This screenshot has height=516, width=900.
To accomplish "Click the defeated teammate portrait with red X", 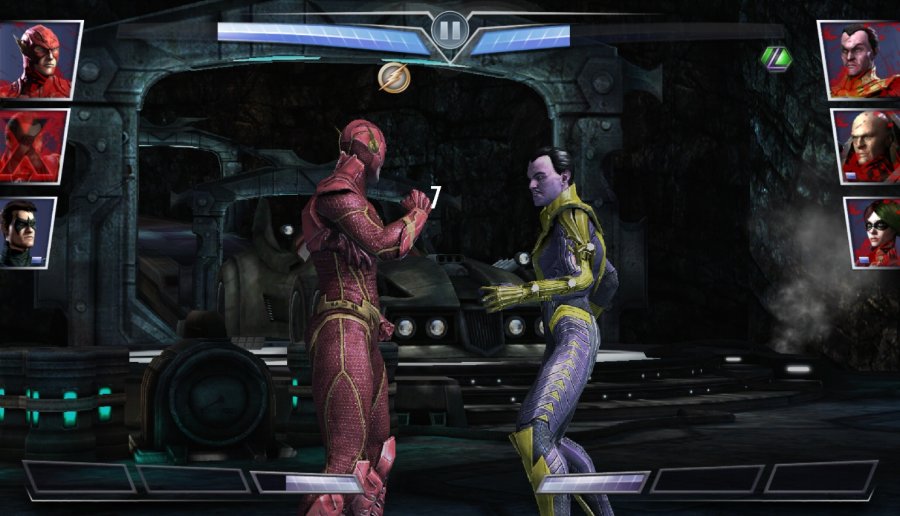I will click(x=34, y=147).
